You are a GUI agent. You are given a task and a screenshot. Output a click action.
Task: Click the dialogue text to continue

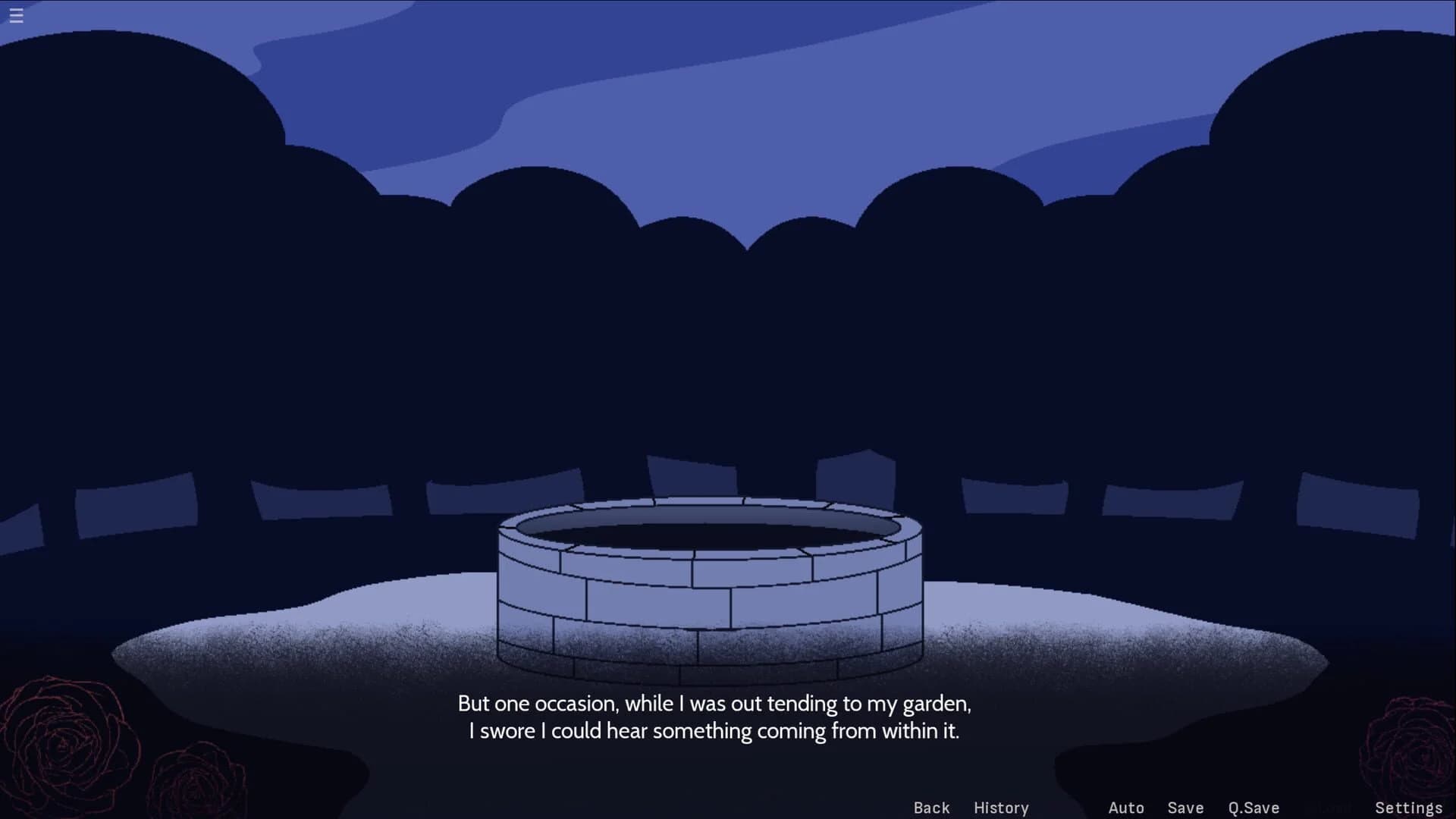714,717
